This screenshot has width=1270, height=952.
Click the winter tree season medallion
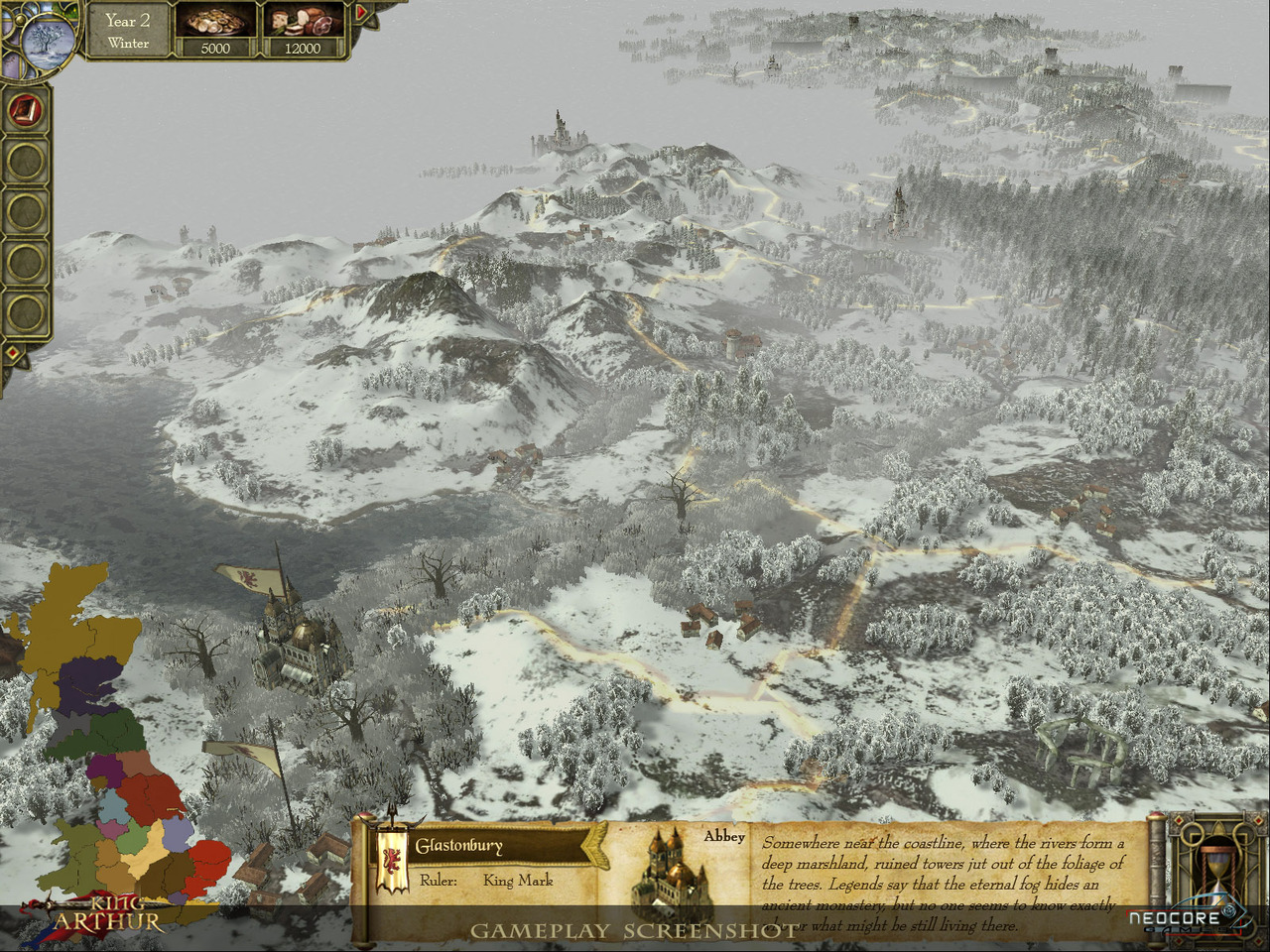pos(47,42)
